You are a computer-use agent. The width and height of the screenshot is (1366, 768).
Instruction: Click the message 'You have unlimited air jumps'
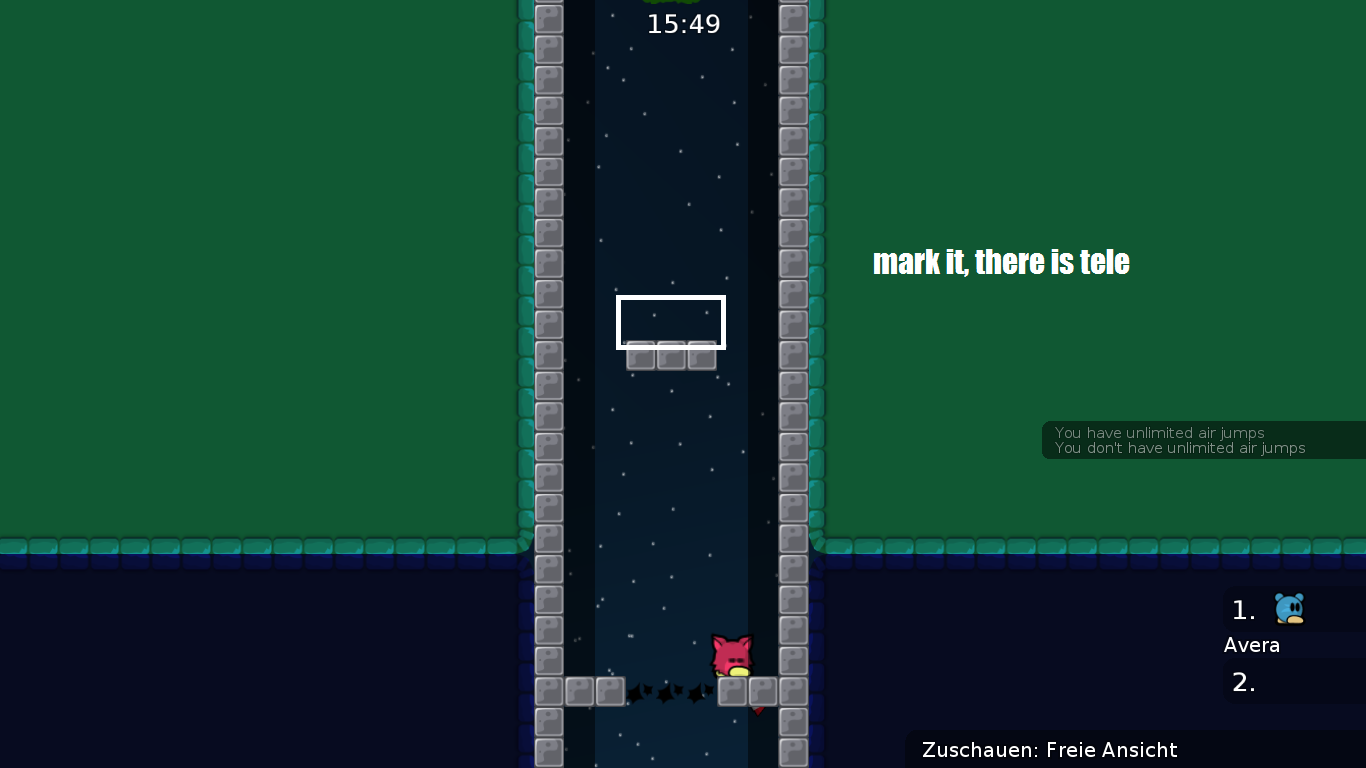(x=1160, y=433)
